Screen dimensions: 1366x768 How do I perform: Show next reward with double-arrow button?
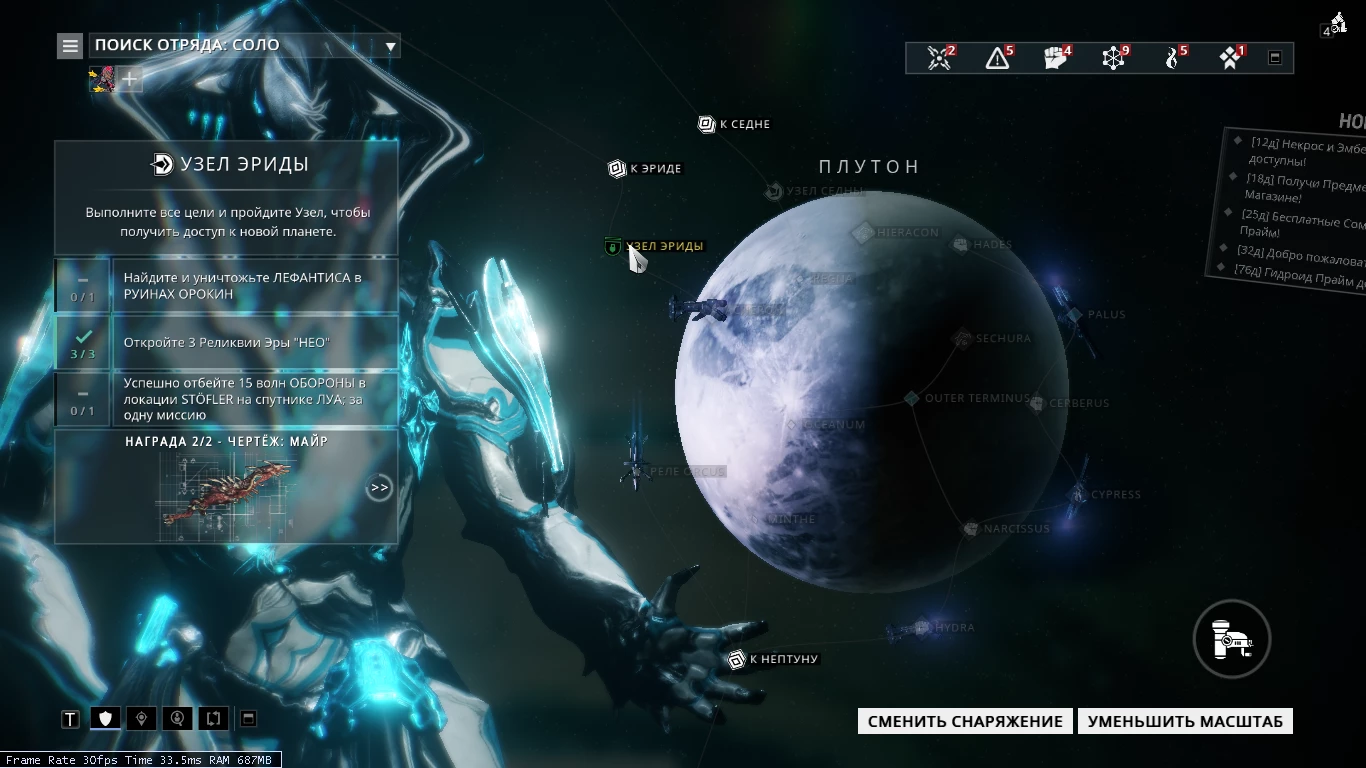(x=379, y=488)
